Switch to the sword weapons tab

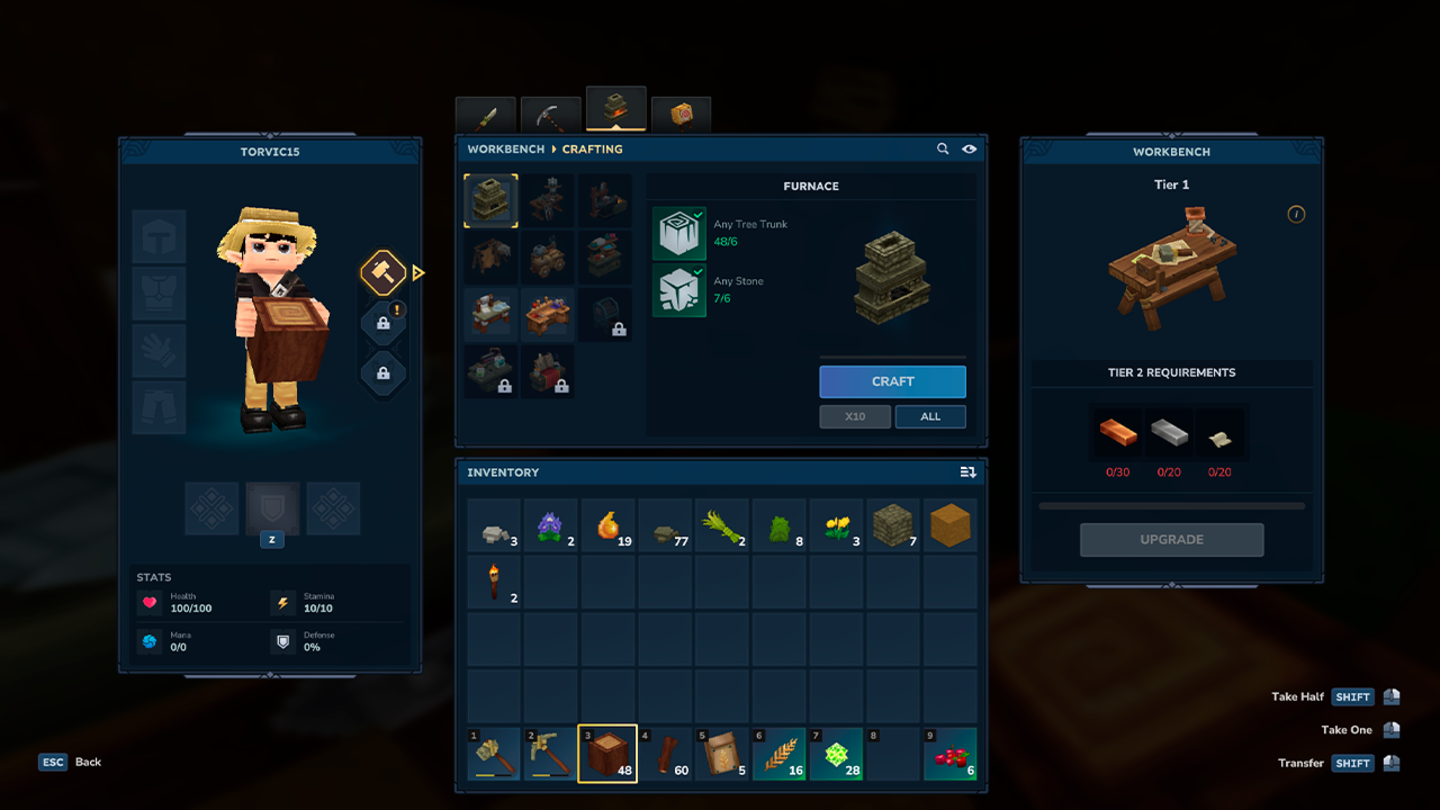click(x=486, y=116)
